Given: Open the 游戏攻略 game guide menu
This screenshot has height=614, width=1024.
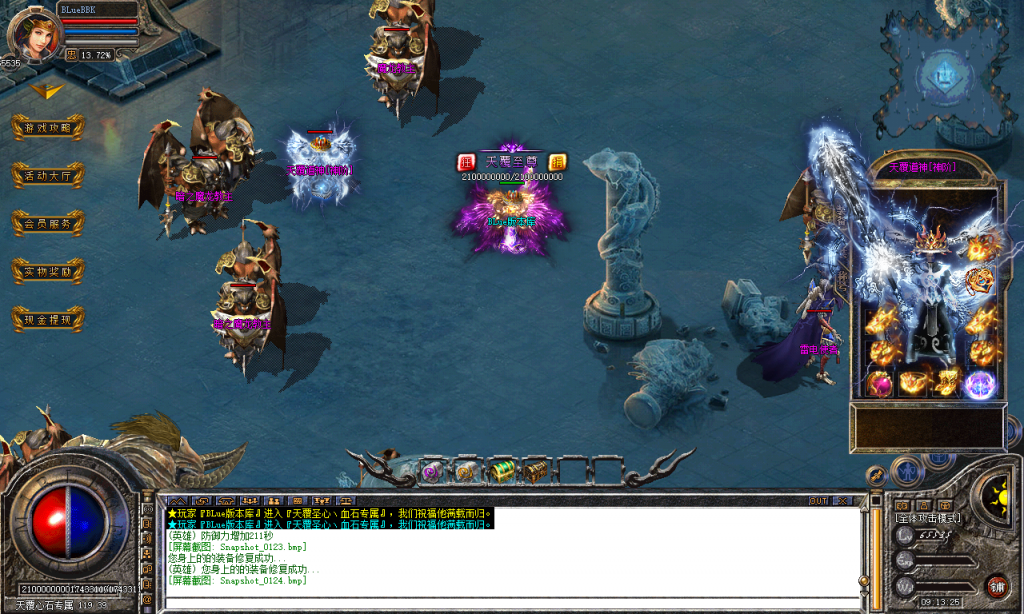Looking at the screenshot, I should click(x=48, y=128).
